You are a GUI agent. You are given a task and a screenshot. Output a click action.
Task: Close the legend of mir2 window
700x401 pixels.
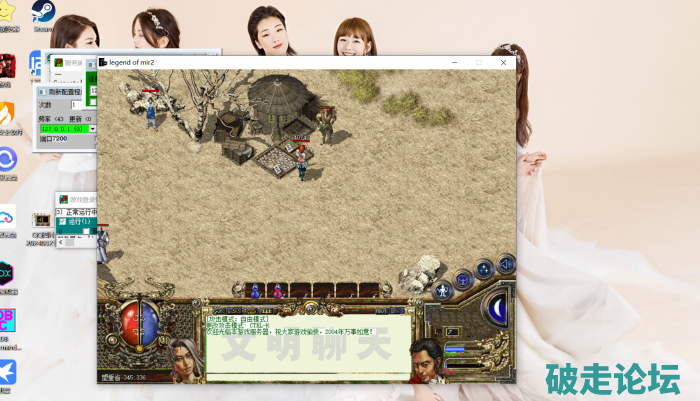504,62
